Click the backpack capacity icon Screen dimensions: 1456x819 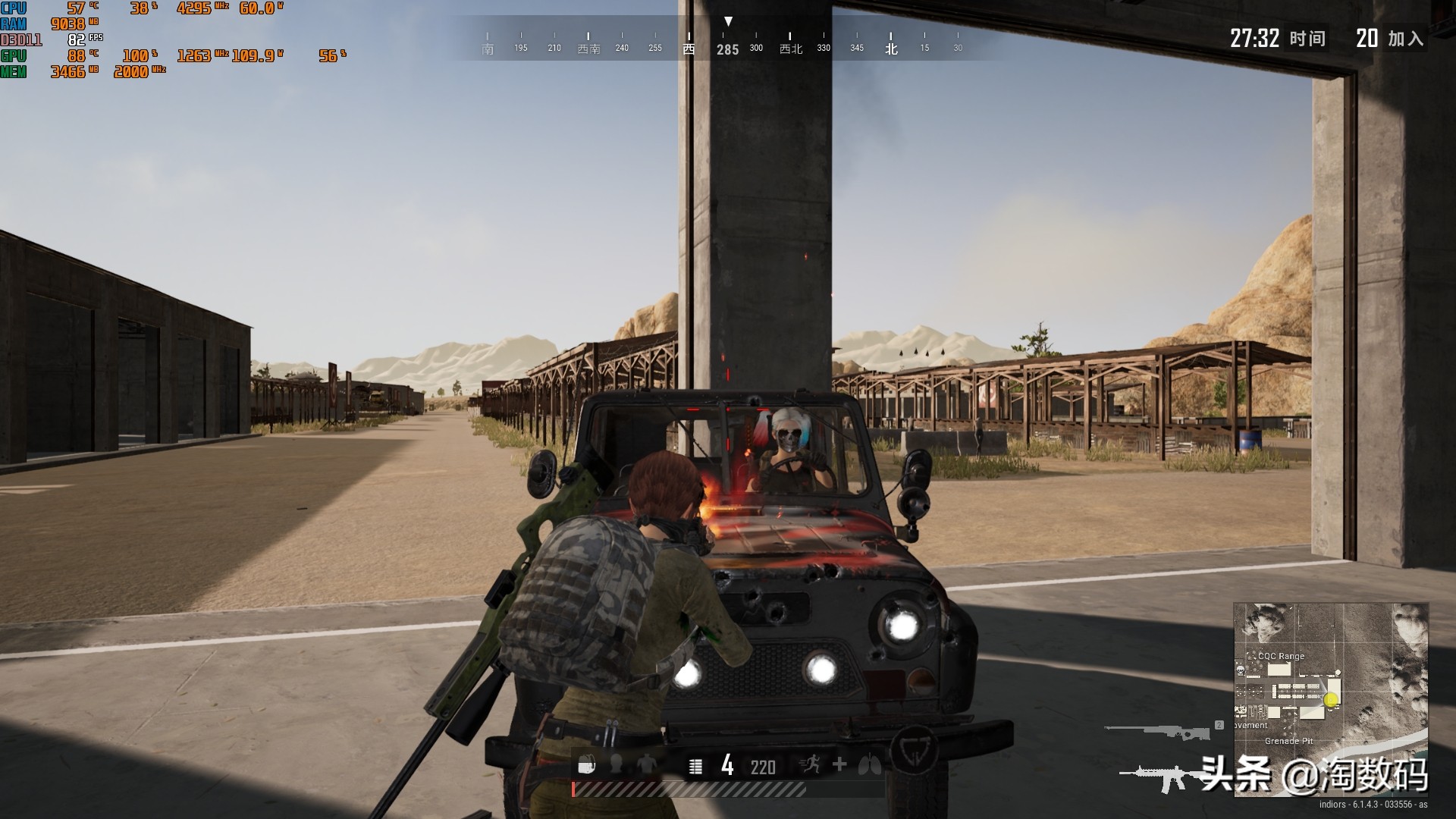click(x=586, y=766)
